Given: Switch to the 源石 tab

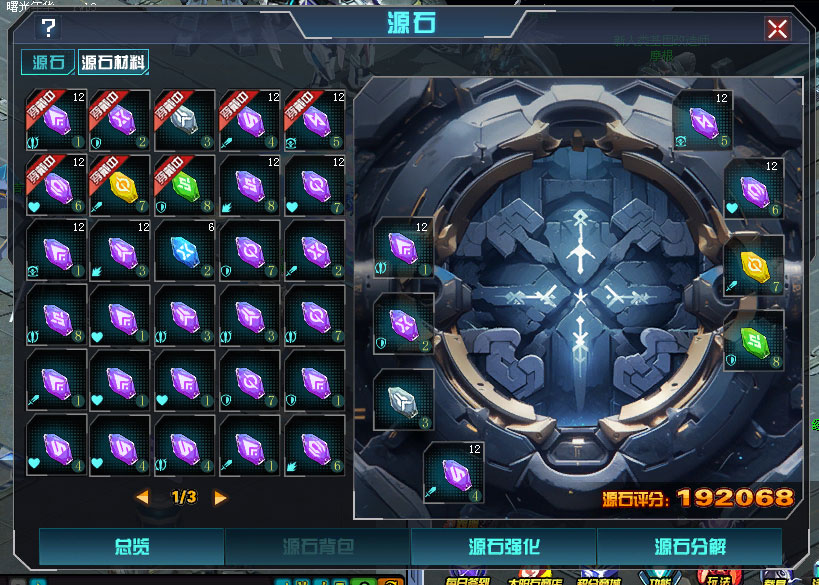Looking at the screenshot, I should coord(48,63).
